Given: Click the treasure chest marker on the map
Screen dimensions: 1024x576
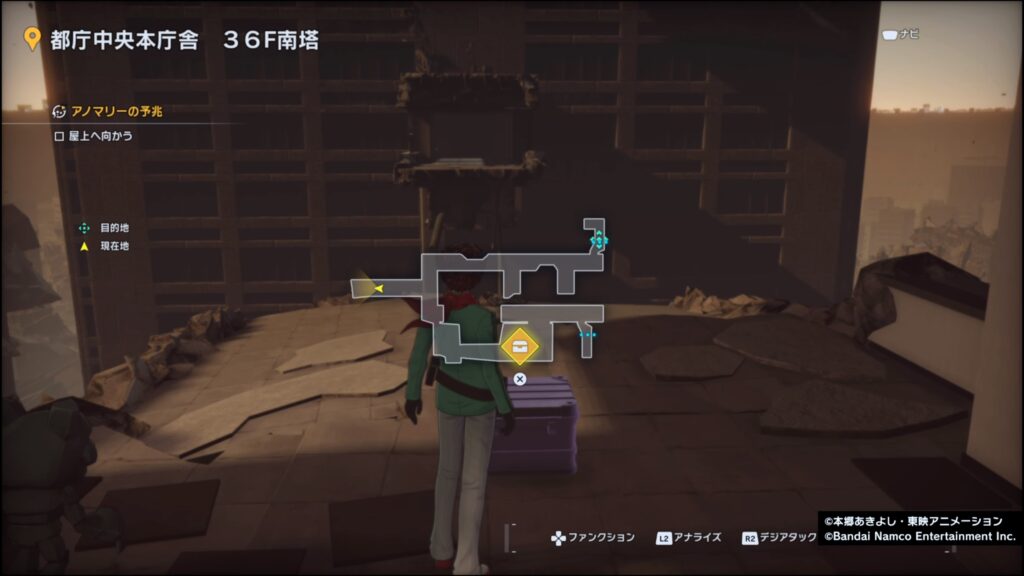Looking at the screenshot, I should [520, 347].
